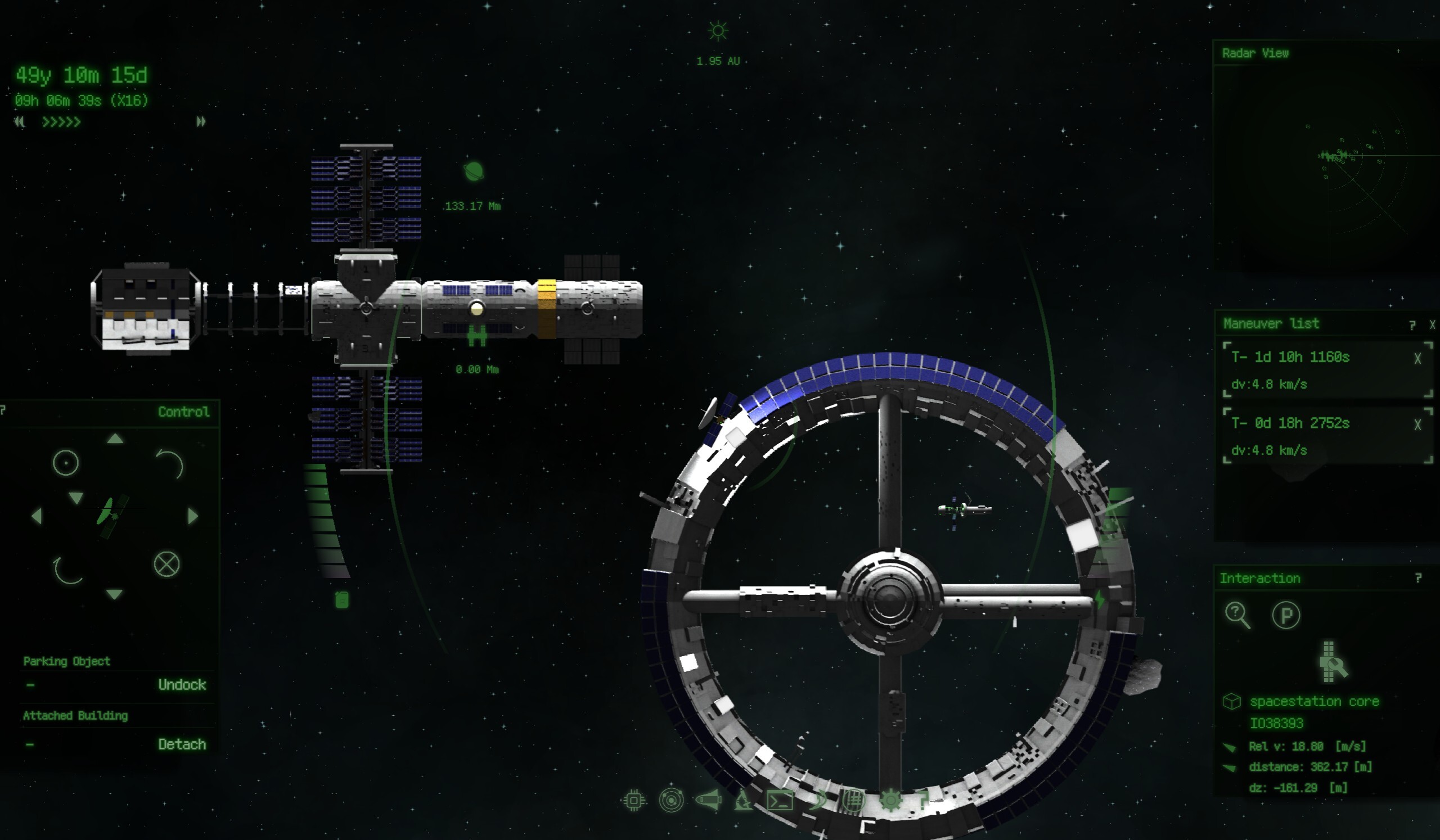The image size is (1440, 840).
Task: Click the Interaction panel header
Action: tap(1260, 578)
